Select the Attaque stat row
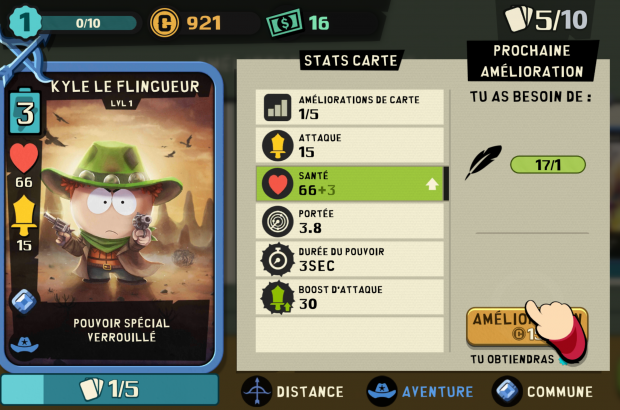This screenshot has width=620, height=410. [x=350, y=145]
